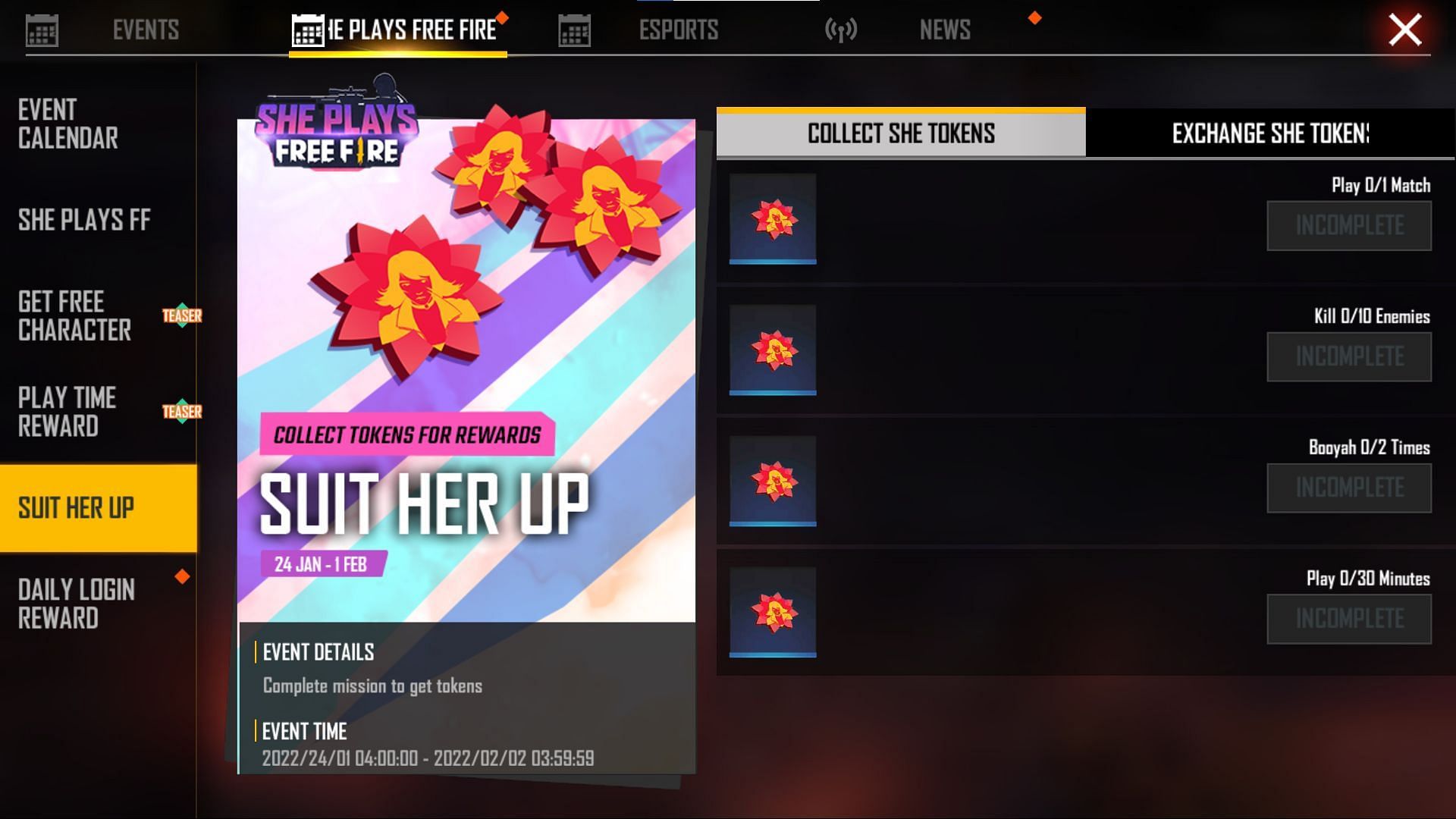The height and width of the screenshot is (819, 1456).
Task: Select She Plays FF menu entry
Action: pyautogui.click(x=84, y=220)
